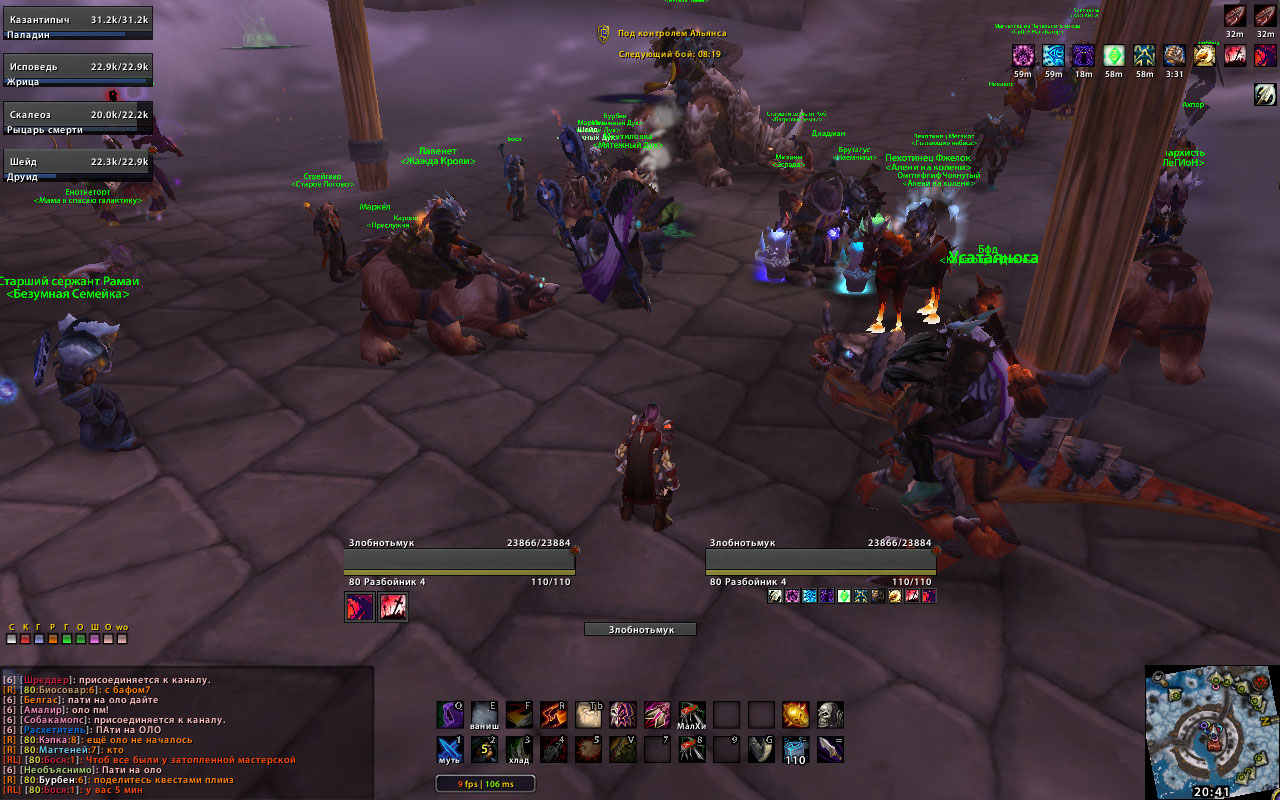
Task: Activate the crossed blue swords ability
Action: point(450,749)
